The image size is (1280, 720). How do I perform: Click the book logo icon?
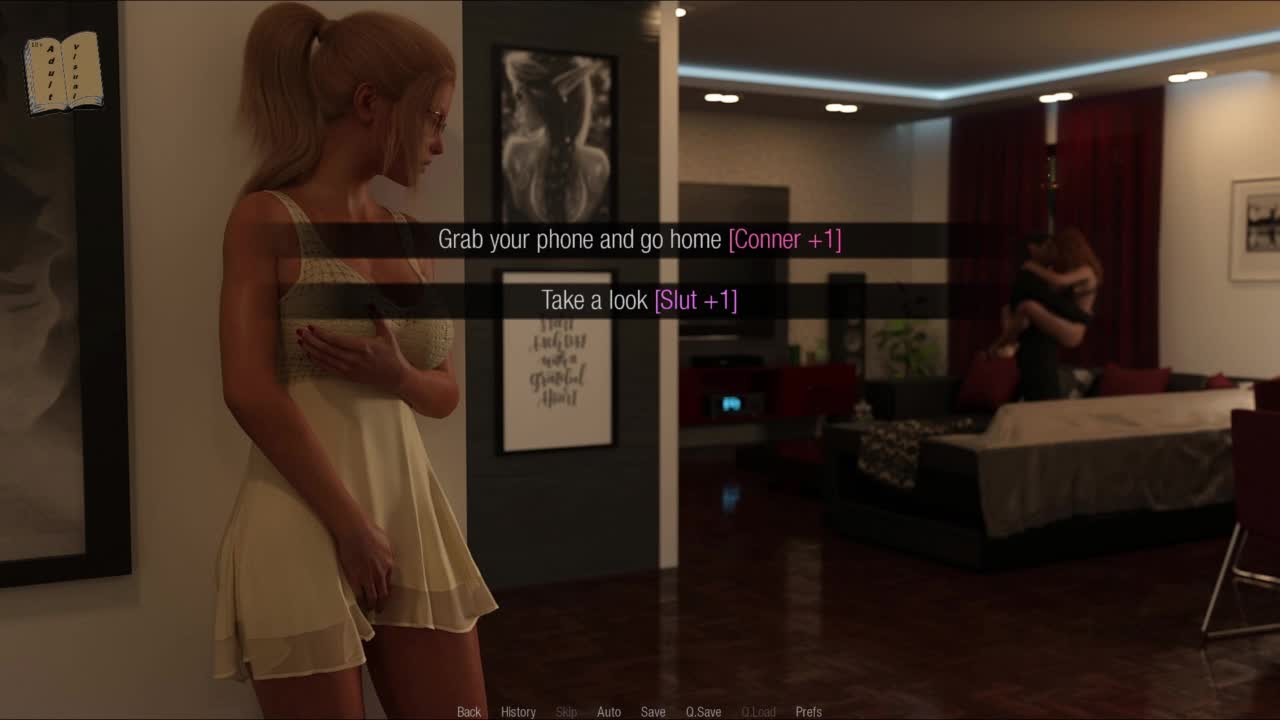point(63,72)
